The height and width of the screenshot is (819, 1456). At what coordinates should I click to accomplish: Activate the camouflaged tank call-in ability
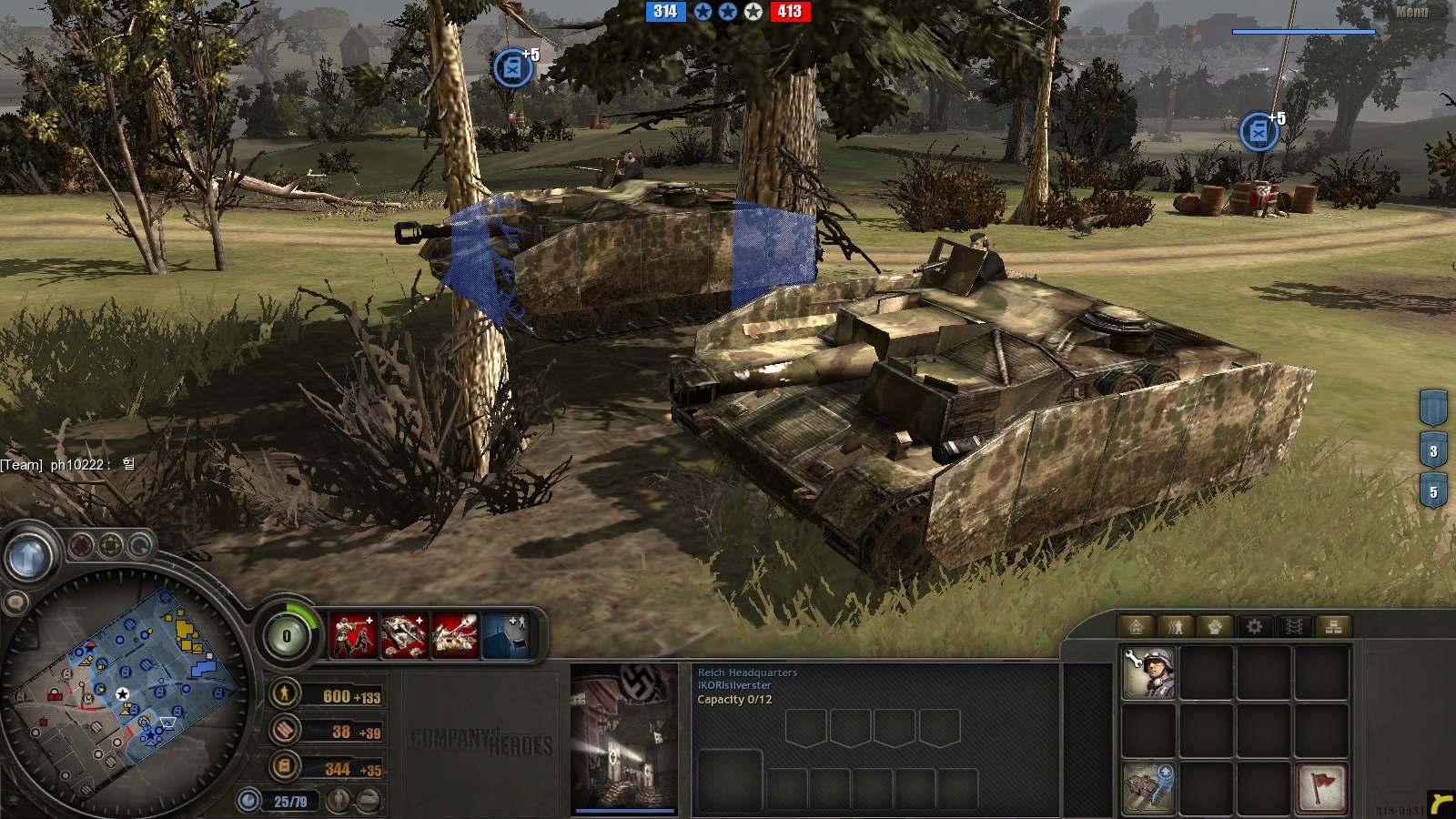point(403,635)
